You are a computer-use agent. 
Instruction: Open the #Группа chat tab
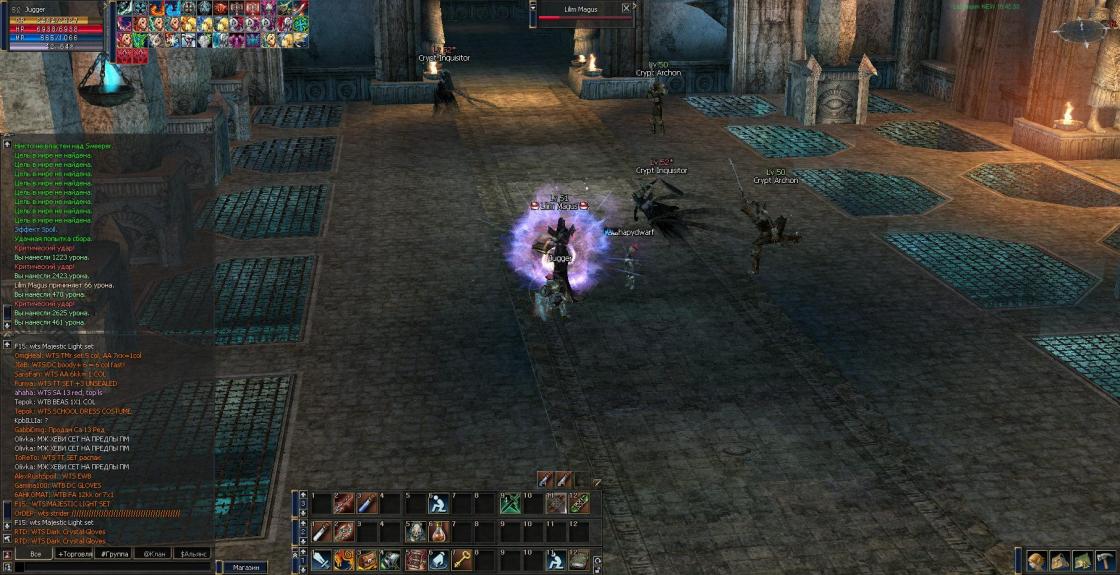[x=116, y=553]
